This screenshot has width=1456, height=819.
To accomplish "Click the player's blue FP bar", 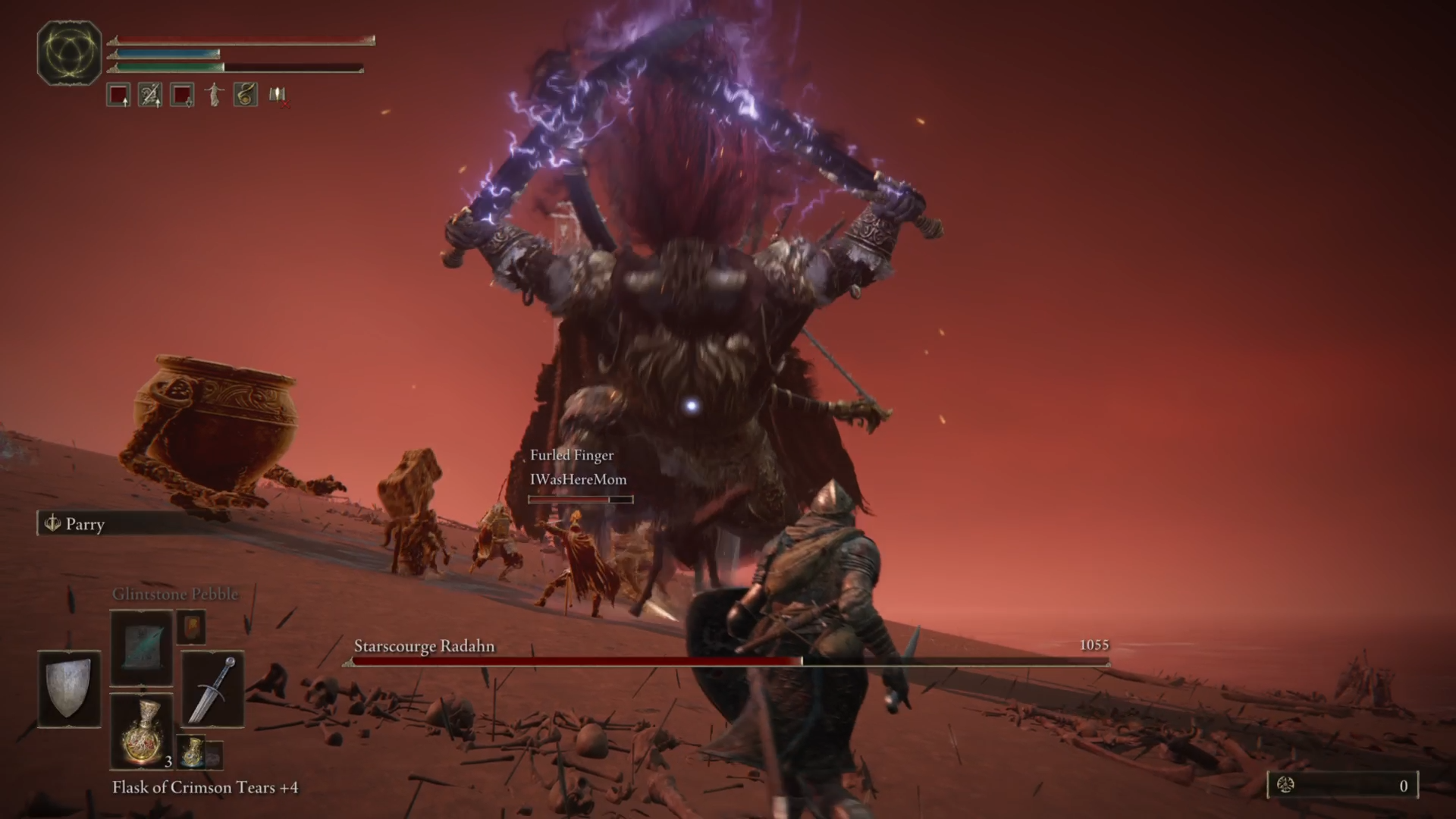I will 165,54.
